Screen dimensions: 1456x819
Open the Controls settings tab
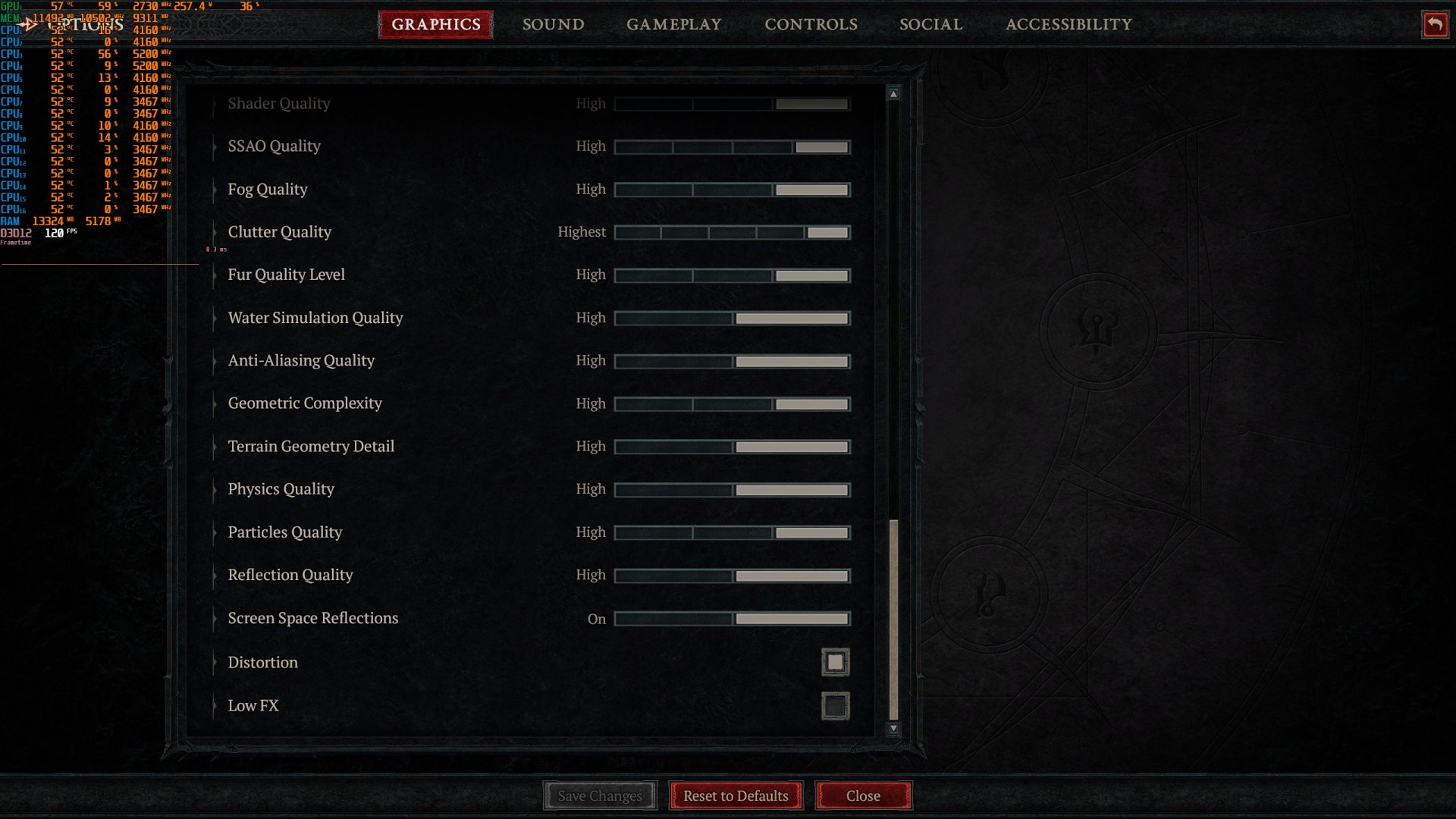pyautogui.click(x=811, y=24)
